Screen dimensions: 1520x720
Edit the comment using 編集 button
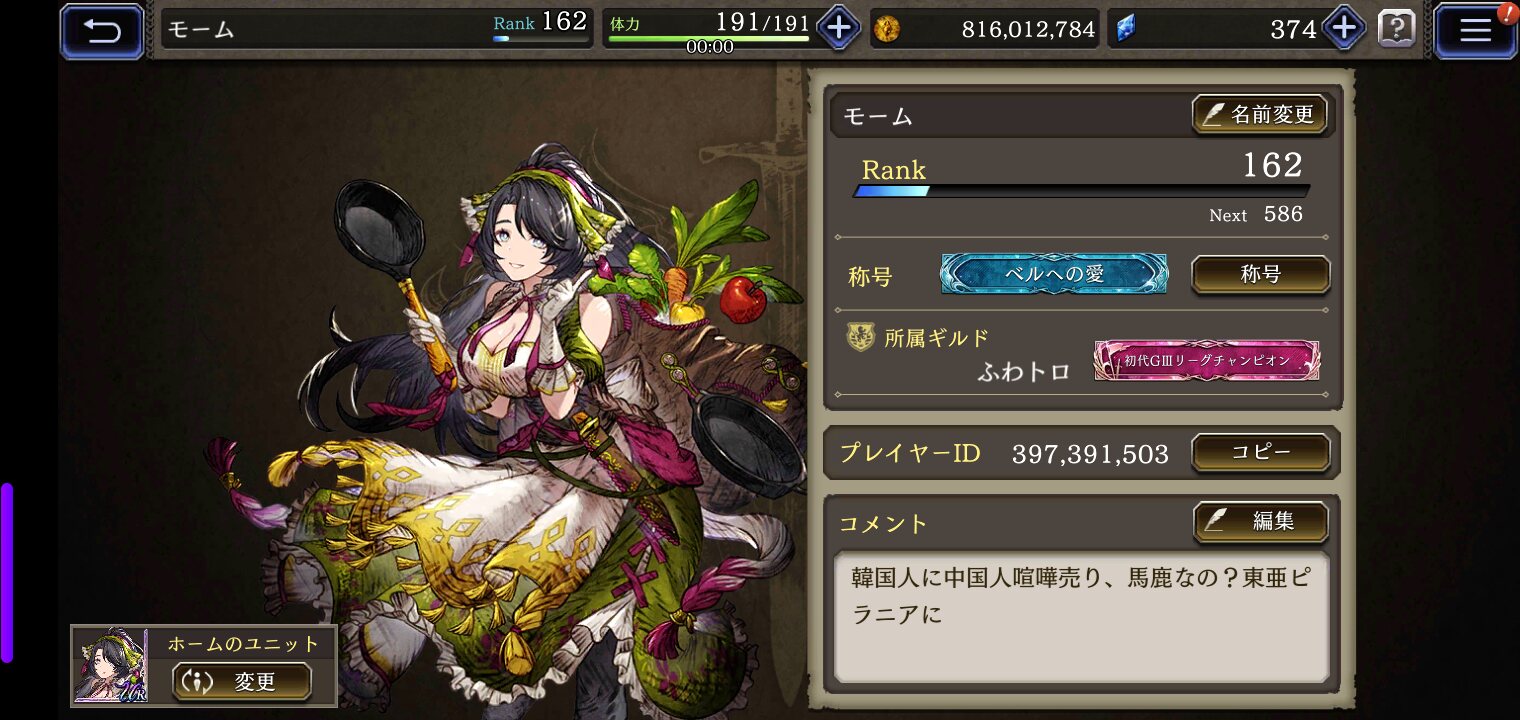click(x=1260, y=521)
